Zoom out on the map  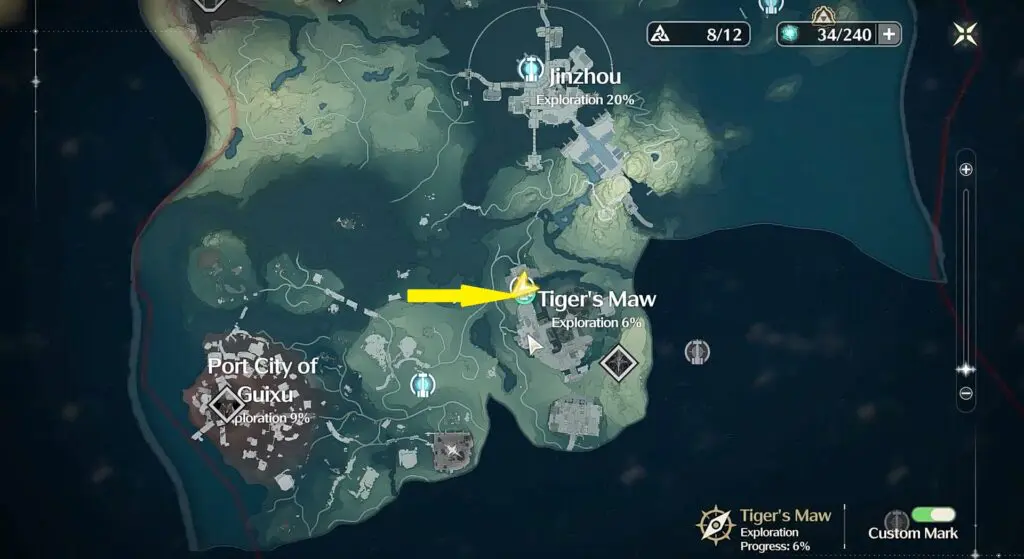tap(966, 393)
